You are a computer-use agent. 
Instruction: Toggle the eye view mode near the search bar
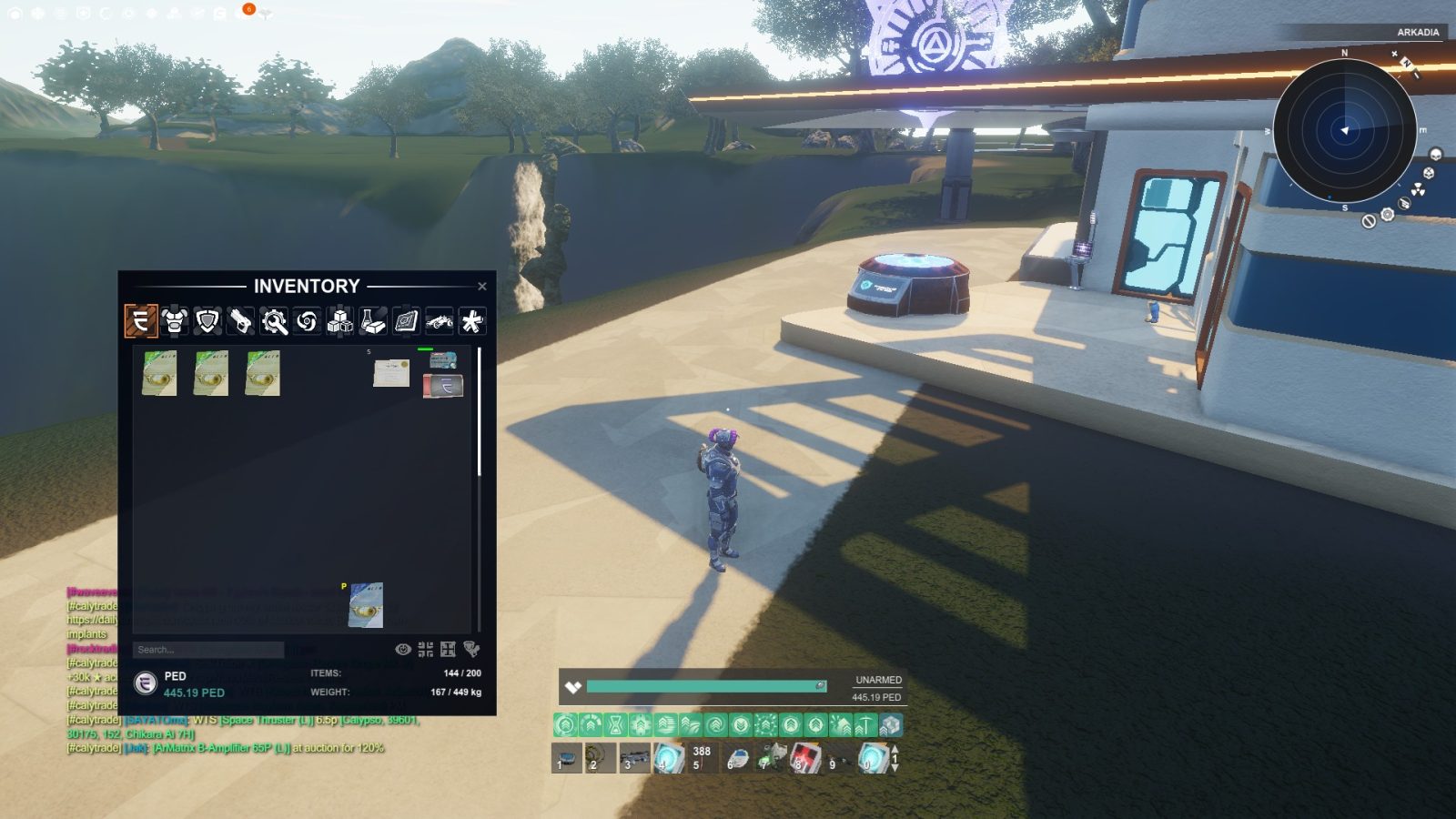tap(403, 649)
